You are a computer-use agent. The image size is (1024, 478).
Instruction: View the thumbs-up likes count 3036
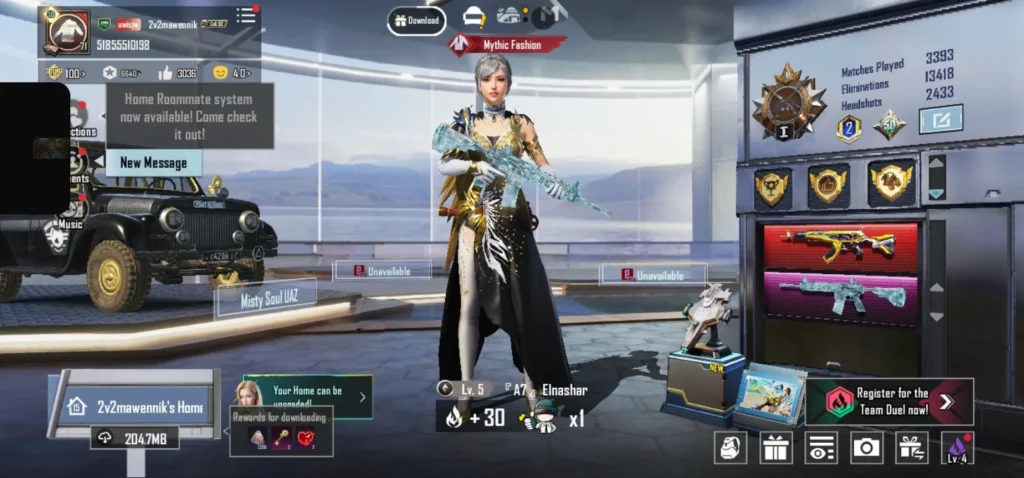tap(178, 73)
